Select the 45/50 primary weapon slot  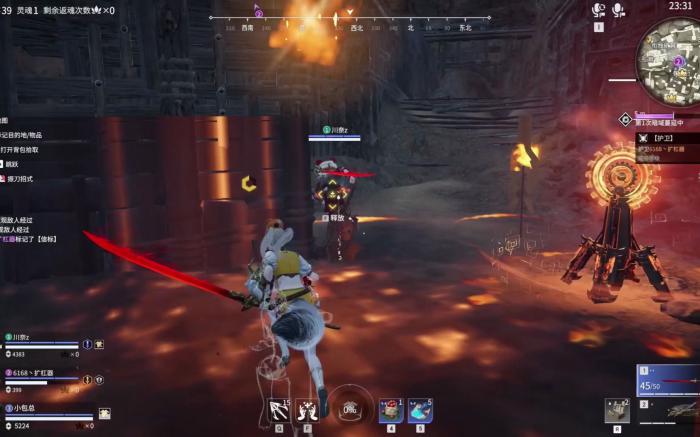(667, 380)
